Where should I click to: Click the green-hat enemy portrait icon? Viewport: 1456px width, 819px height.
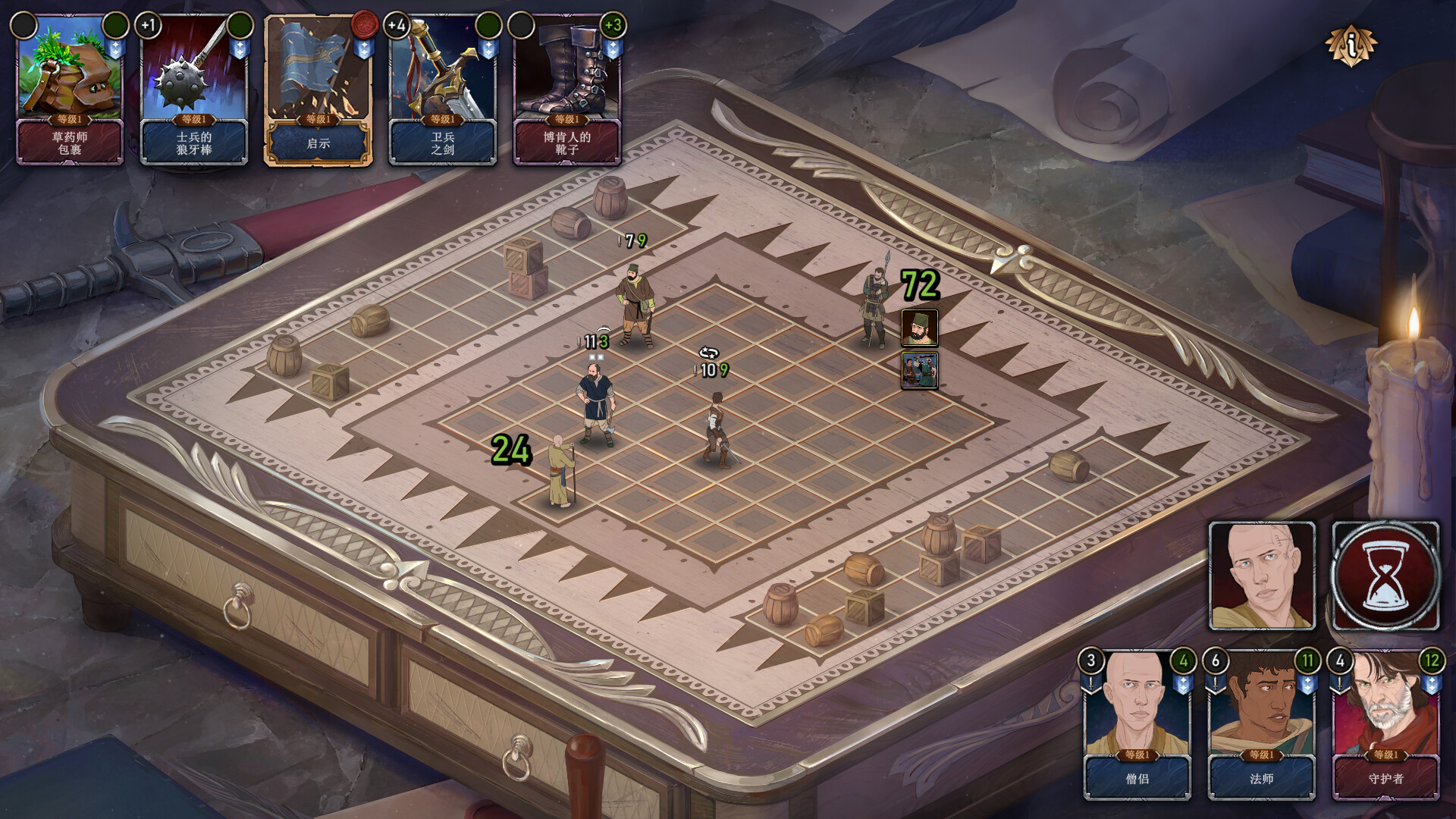click(919, 328)
